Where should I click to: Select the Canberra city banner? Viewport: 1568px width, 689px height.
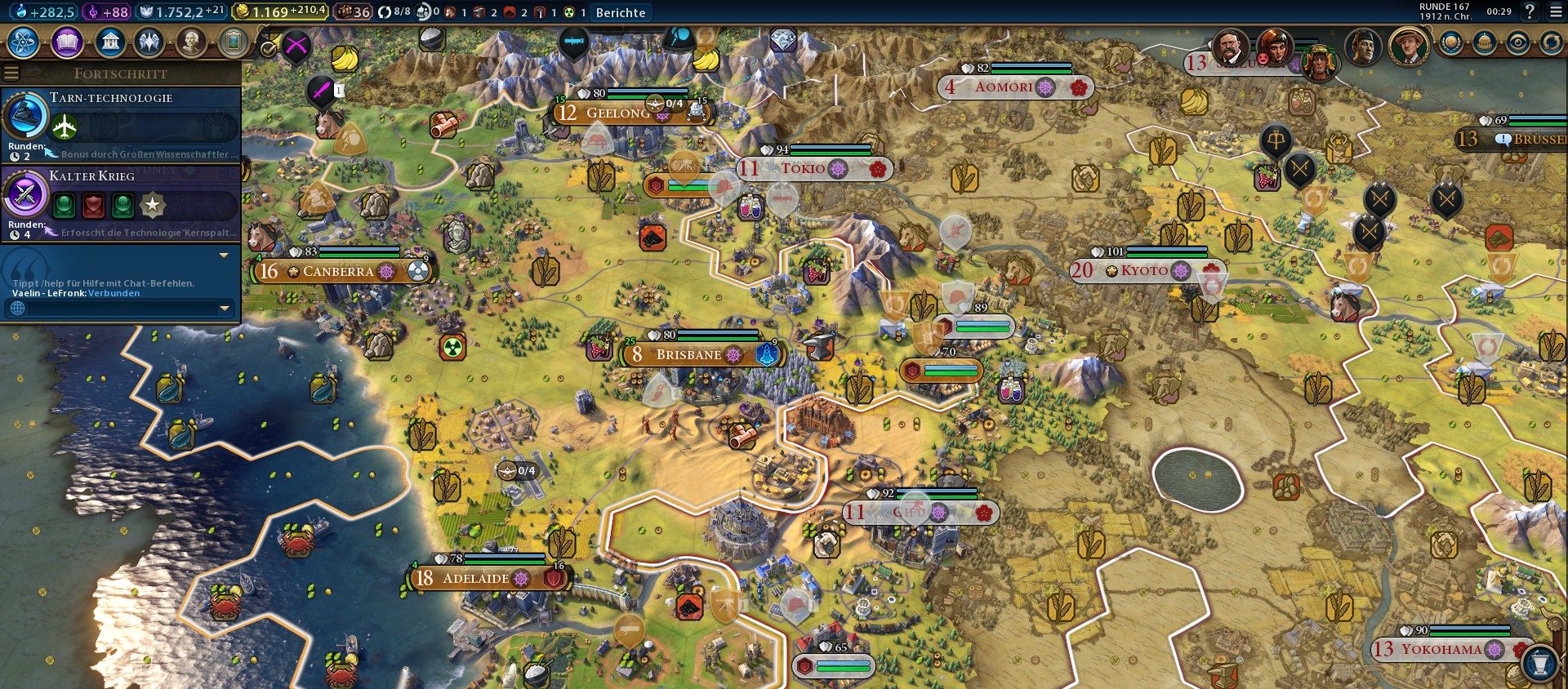(x=338, y=272)
